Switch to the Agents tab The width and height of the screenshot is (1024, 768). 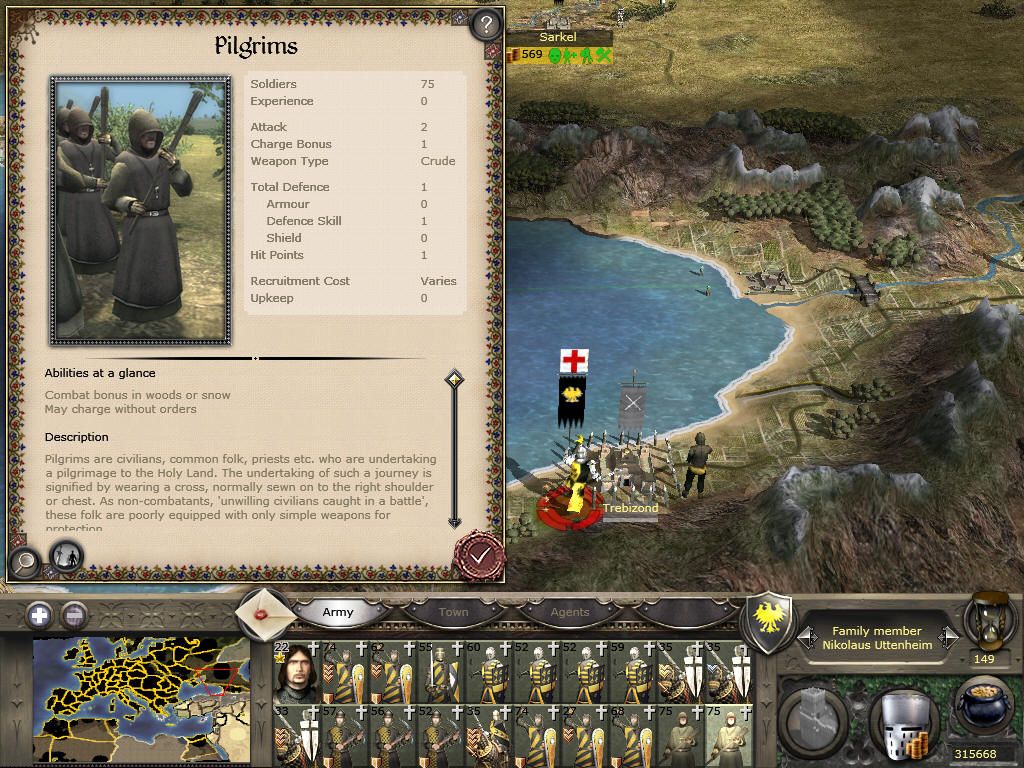[x=570, y=612]
